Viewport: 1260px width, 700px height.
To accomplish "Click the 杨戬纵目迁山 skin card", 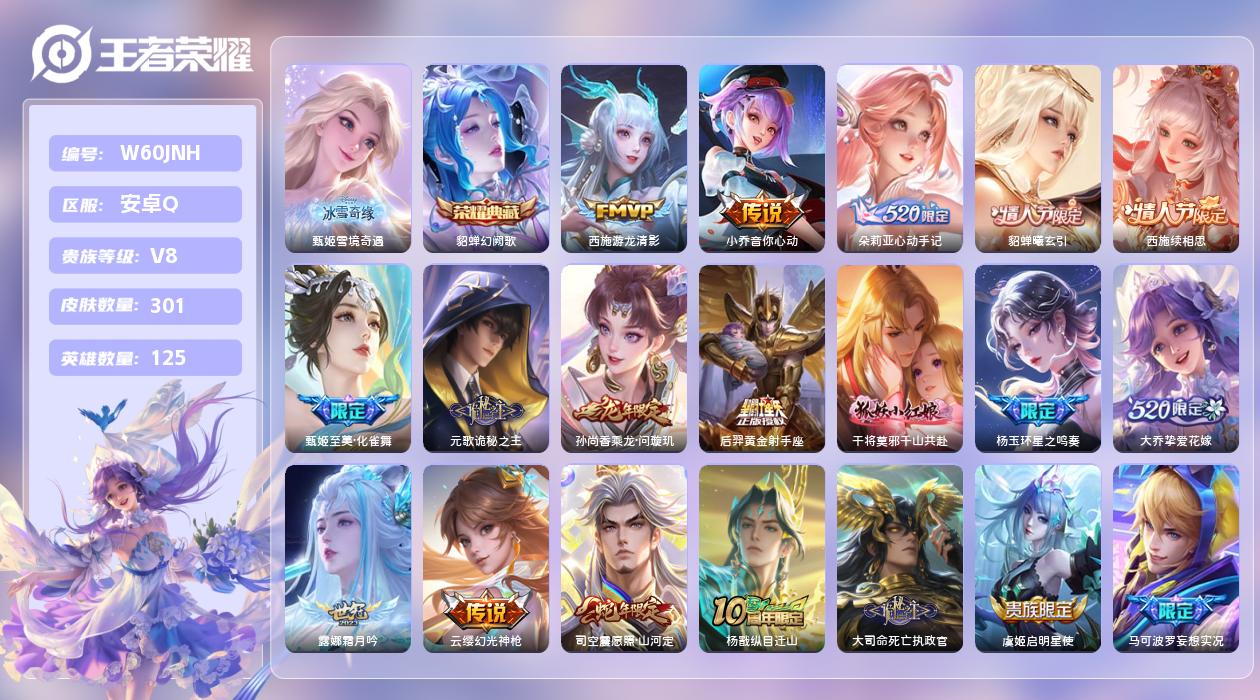I will (x=762, y=558).
